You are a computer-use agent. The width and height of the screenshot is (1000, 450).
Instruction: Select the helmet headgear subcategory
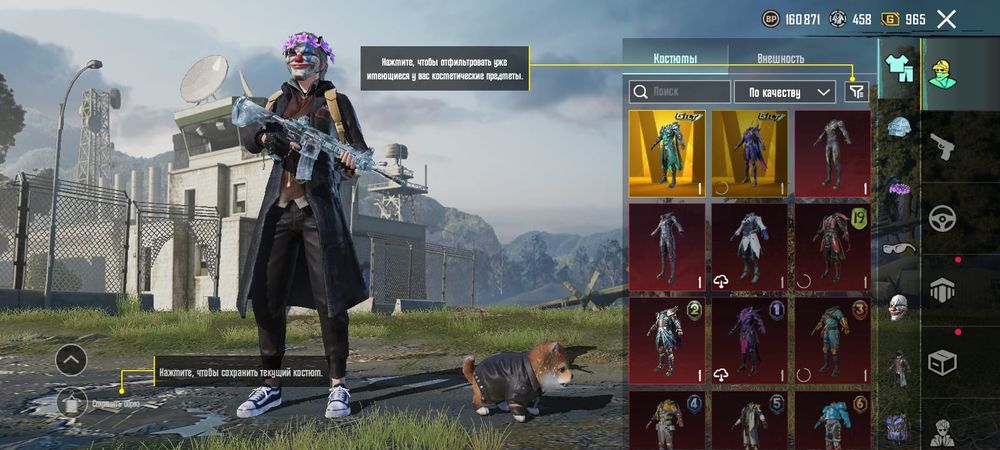point(899,127)
